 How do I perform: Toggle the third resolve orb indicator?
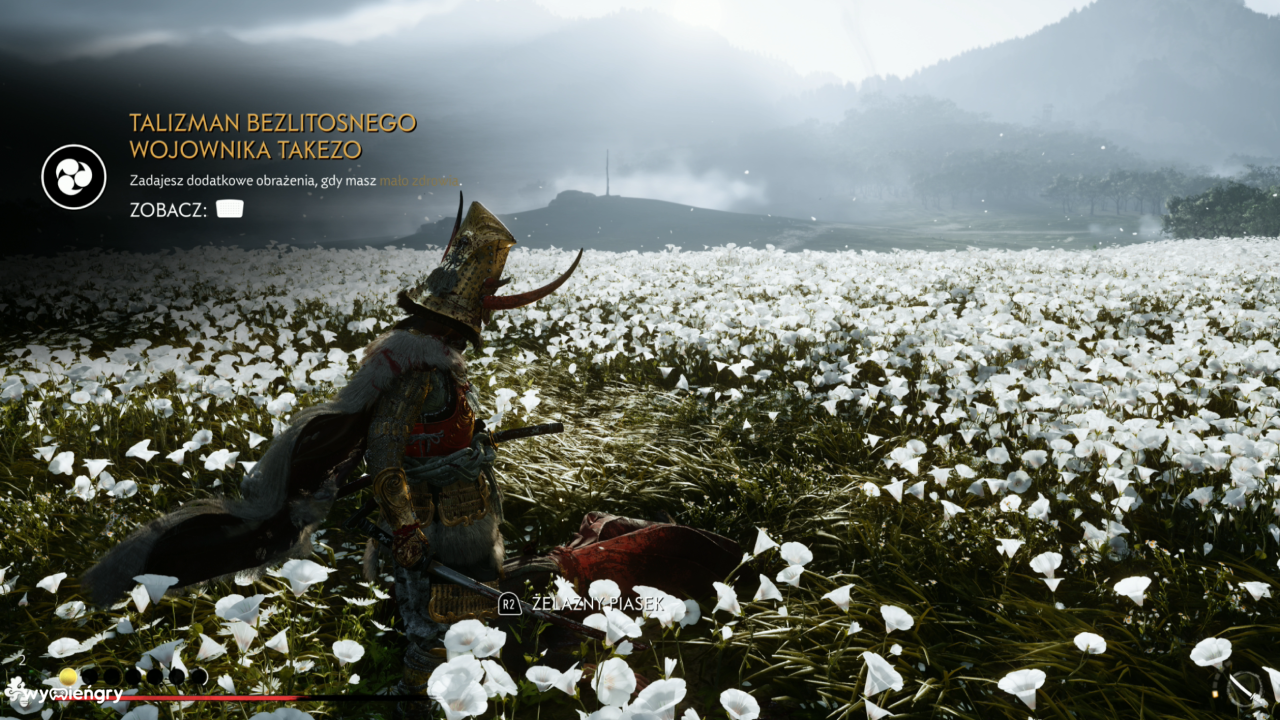pos(134,676)
